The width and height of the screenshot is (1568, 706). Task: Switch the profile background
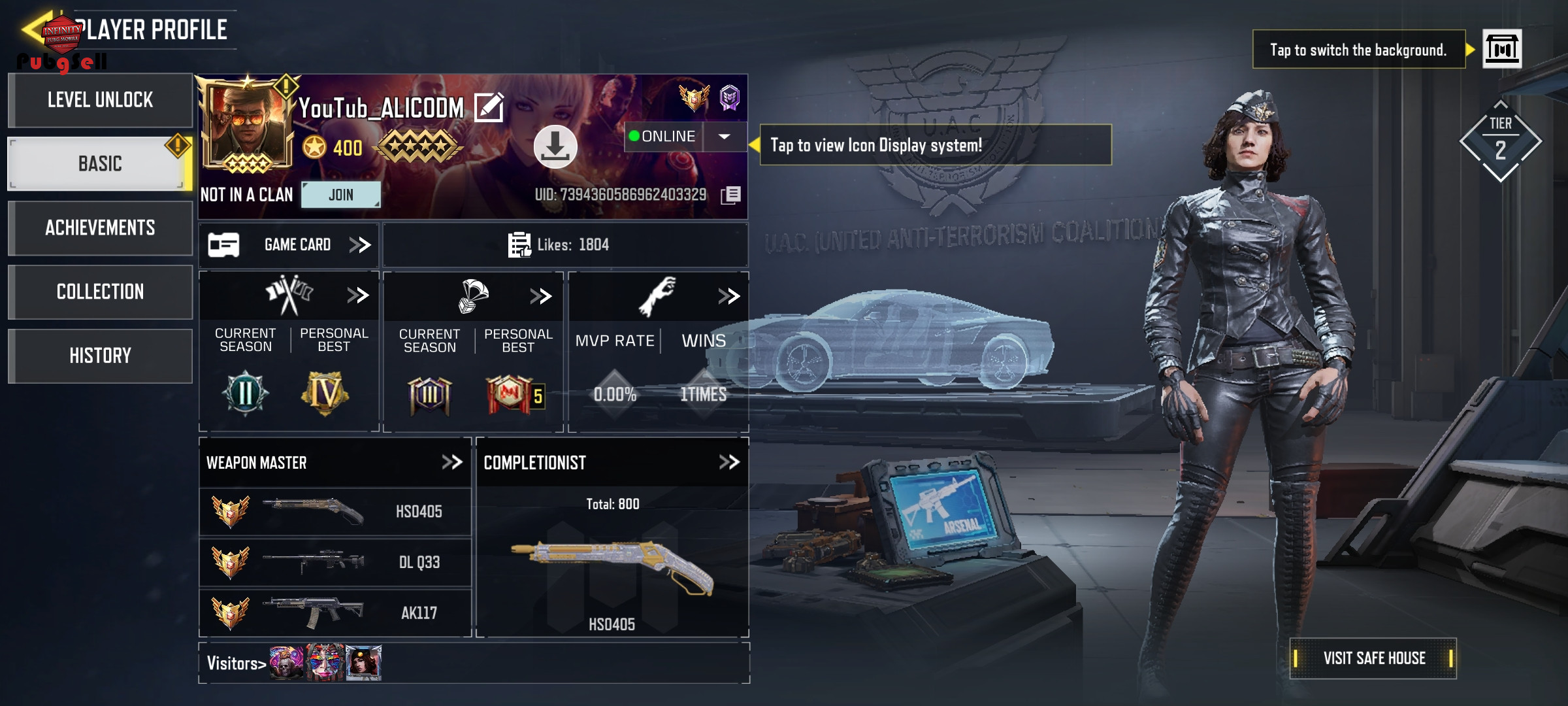click(1501, 49)
